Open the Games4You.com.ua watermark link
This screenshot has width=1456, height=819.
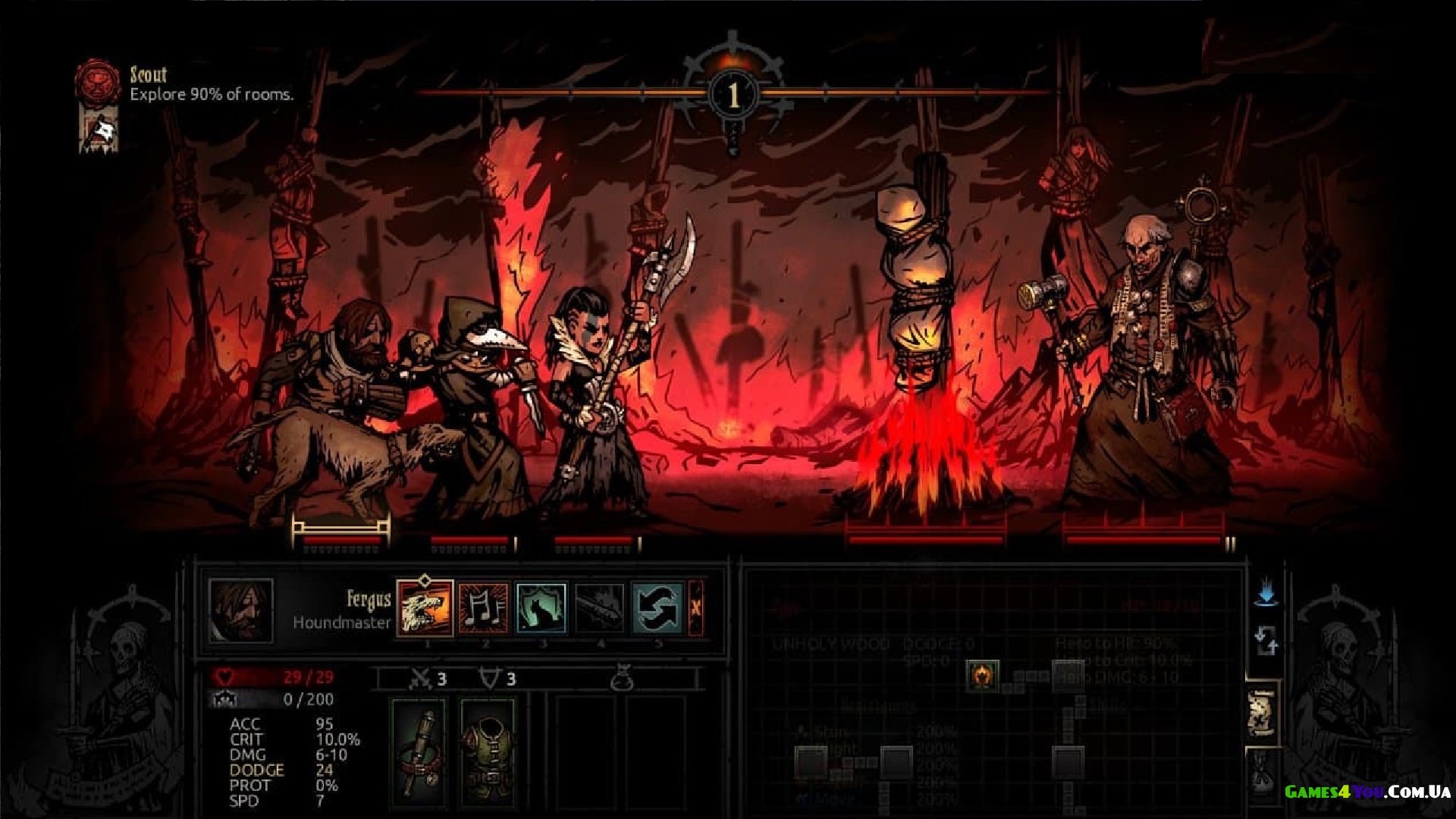pyautogui.click(x=1367, y=792)
